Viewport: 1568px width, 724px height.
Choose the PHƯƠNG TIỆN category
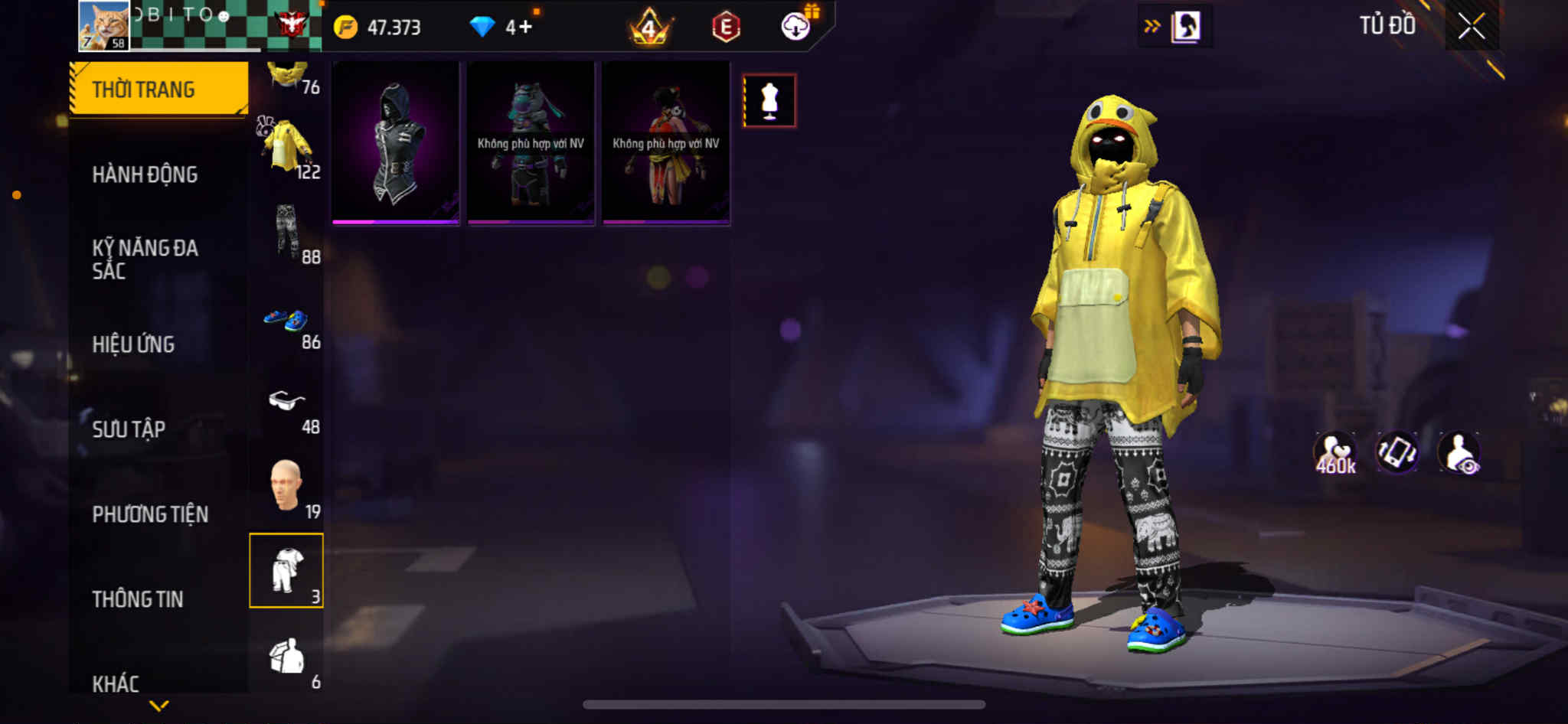(150, 514)
